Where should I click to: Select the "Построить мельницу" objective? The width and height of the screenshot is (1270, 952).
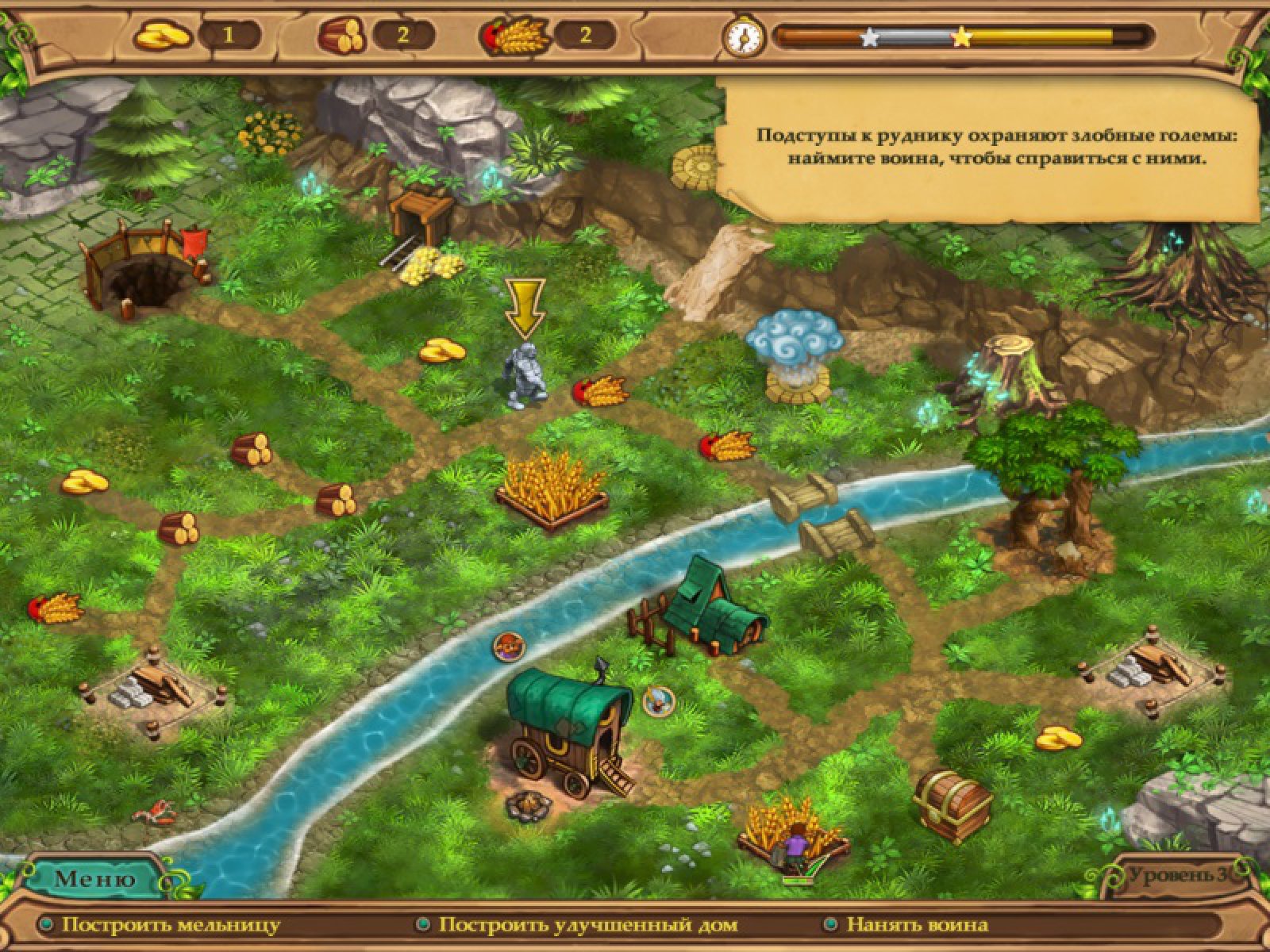171,925
